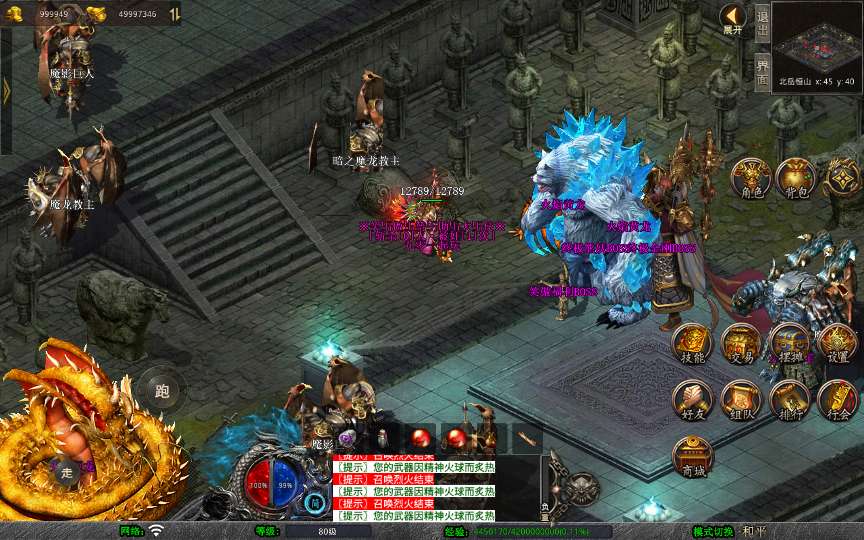The image size is (864, 540).
Task: Open the 组队 team panel
Action: [741, 399]
